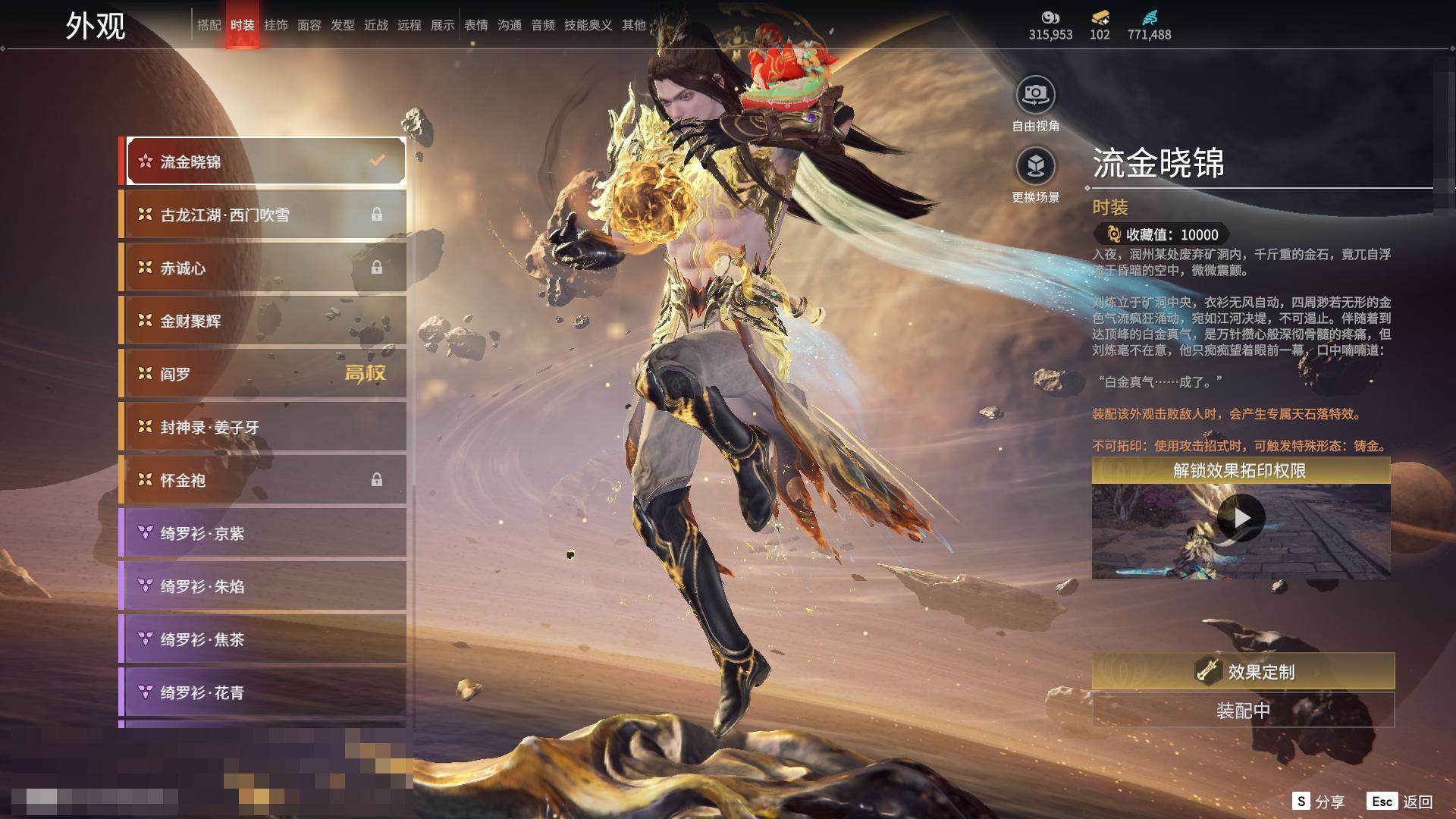
Task: Choose the 赤诚心 outfit row
Action: point(262,268)
